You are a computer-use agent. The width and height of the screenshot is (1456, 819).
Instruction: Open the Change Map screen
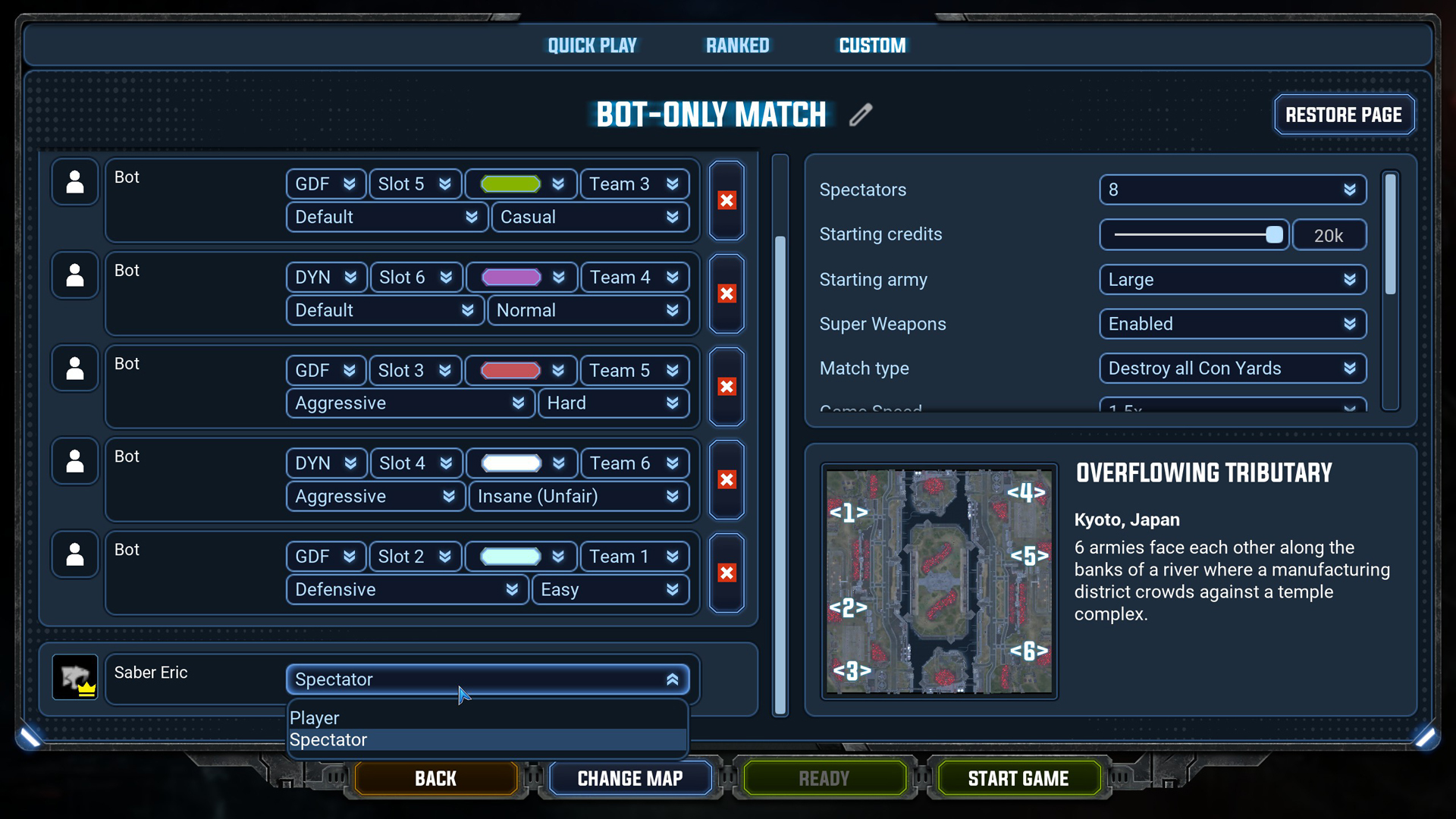629,779
